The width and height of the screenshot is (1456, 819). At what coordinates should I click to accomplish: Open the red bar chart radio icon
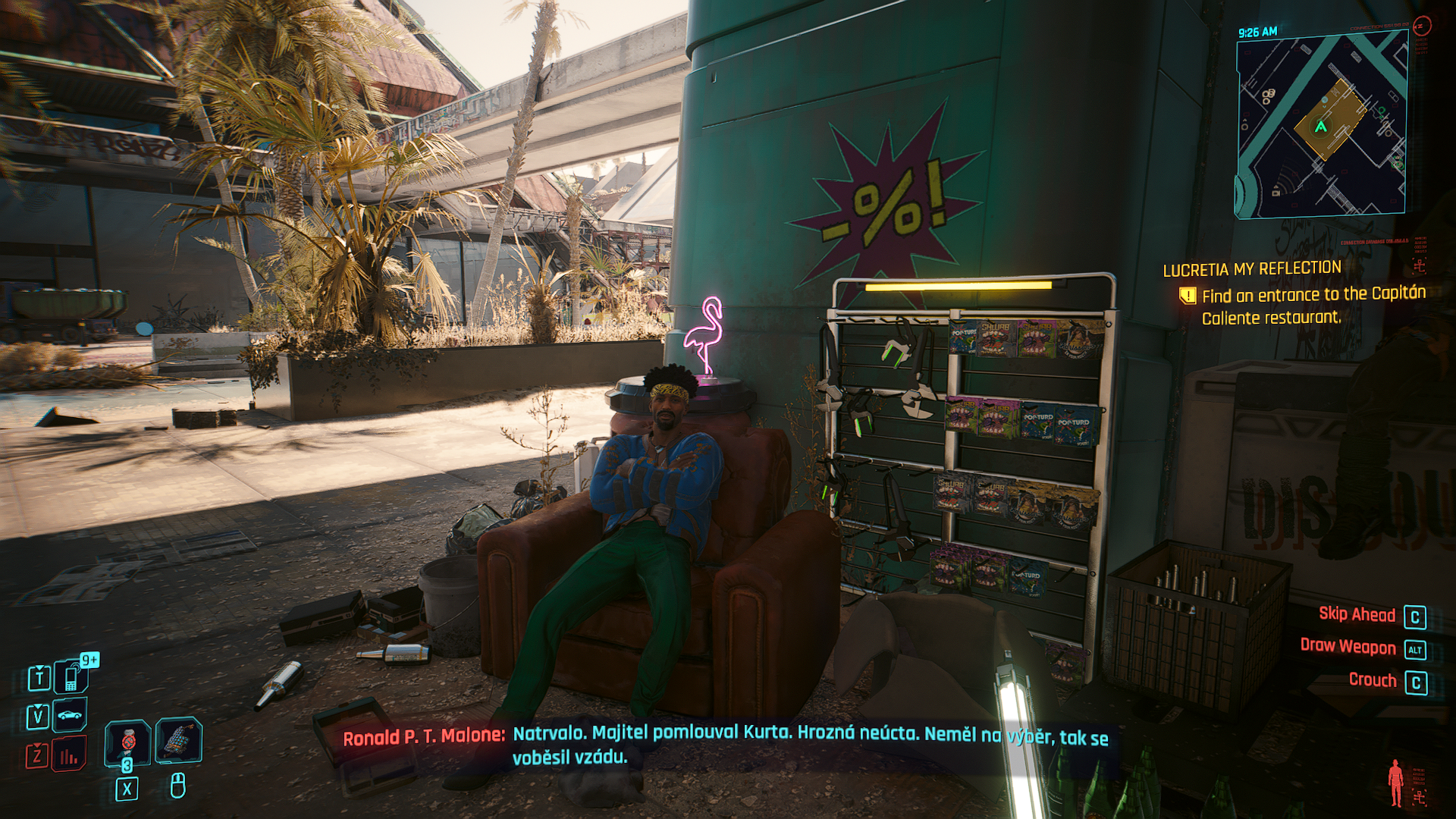pyautogui.click(x=69, y=755)
